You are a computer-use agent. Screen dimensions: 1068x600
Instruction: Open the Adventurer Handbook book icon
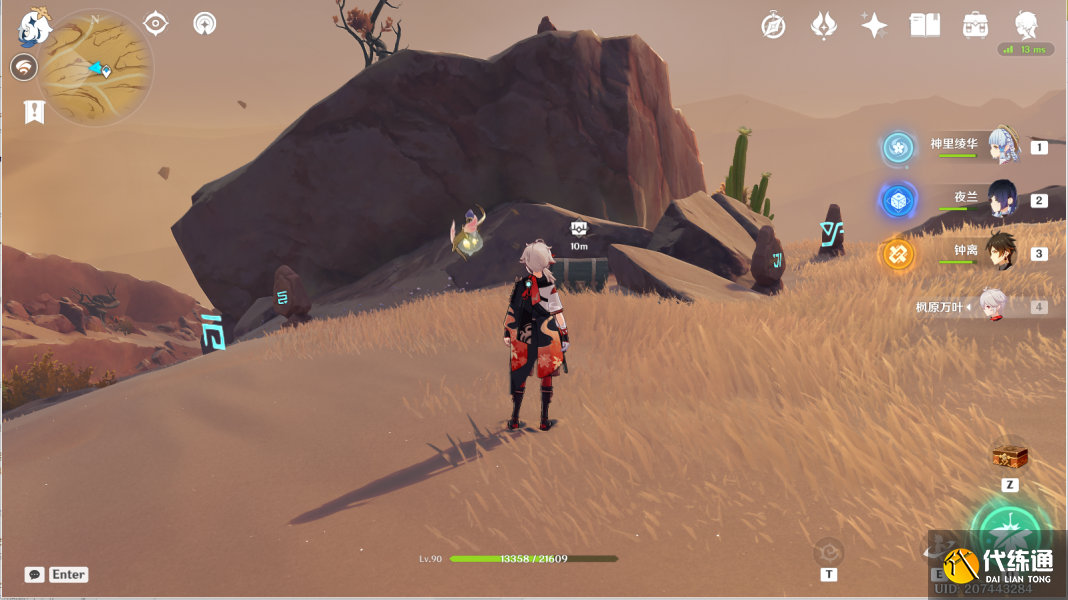pyautogui.click(x=925, y=26)
